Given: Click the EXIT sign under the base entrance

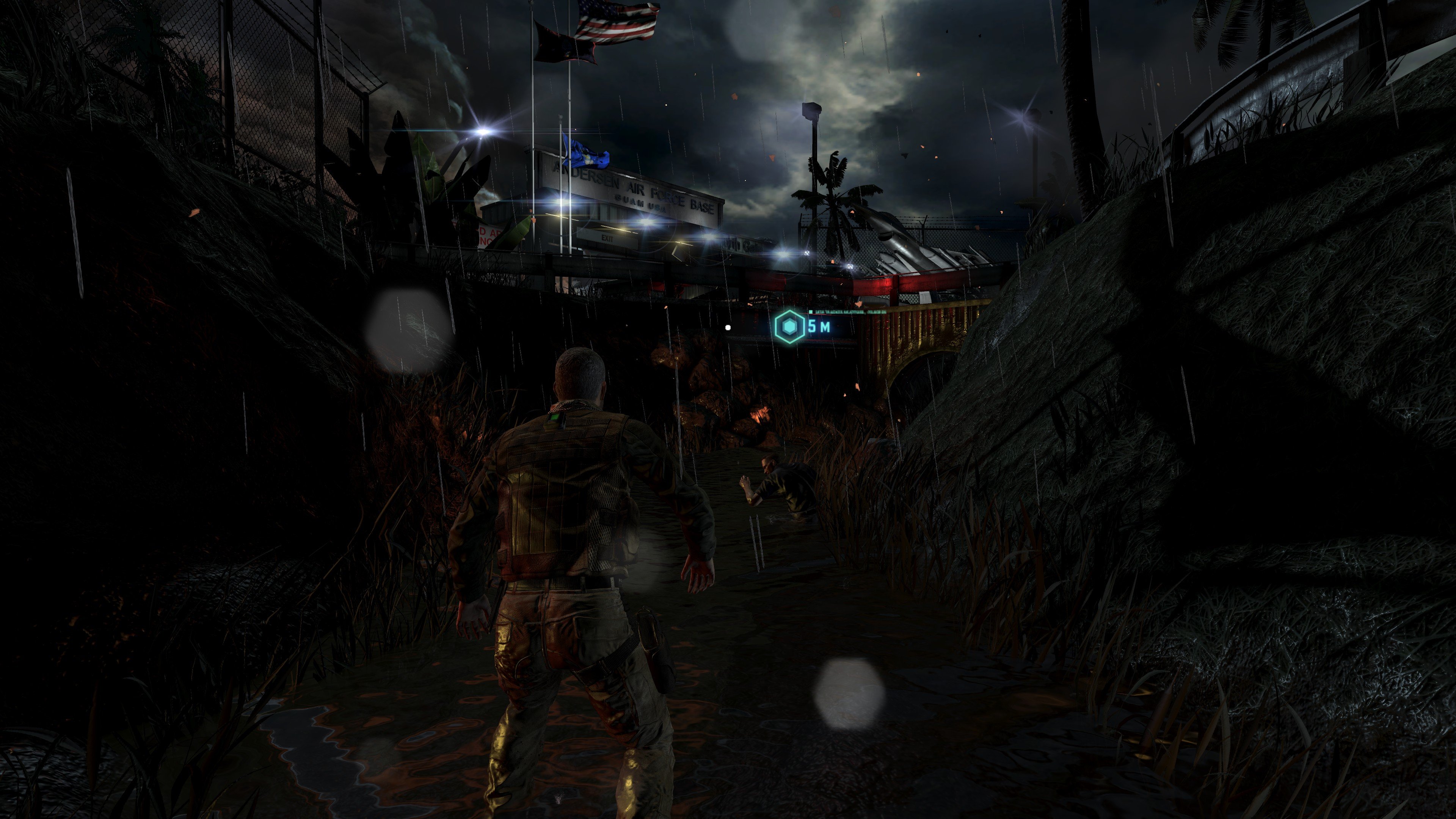Looking at the screenshot, I should 607,238.
